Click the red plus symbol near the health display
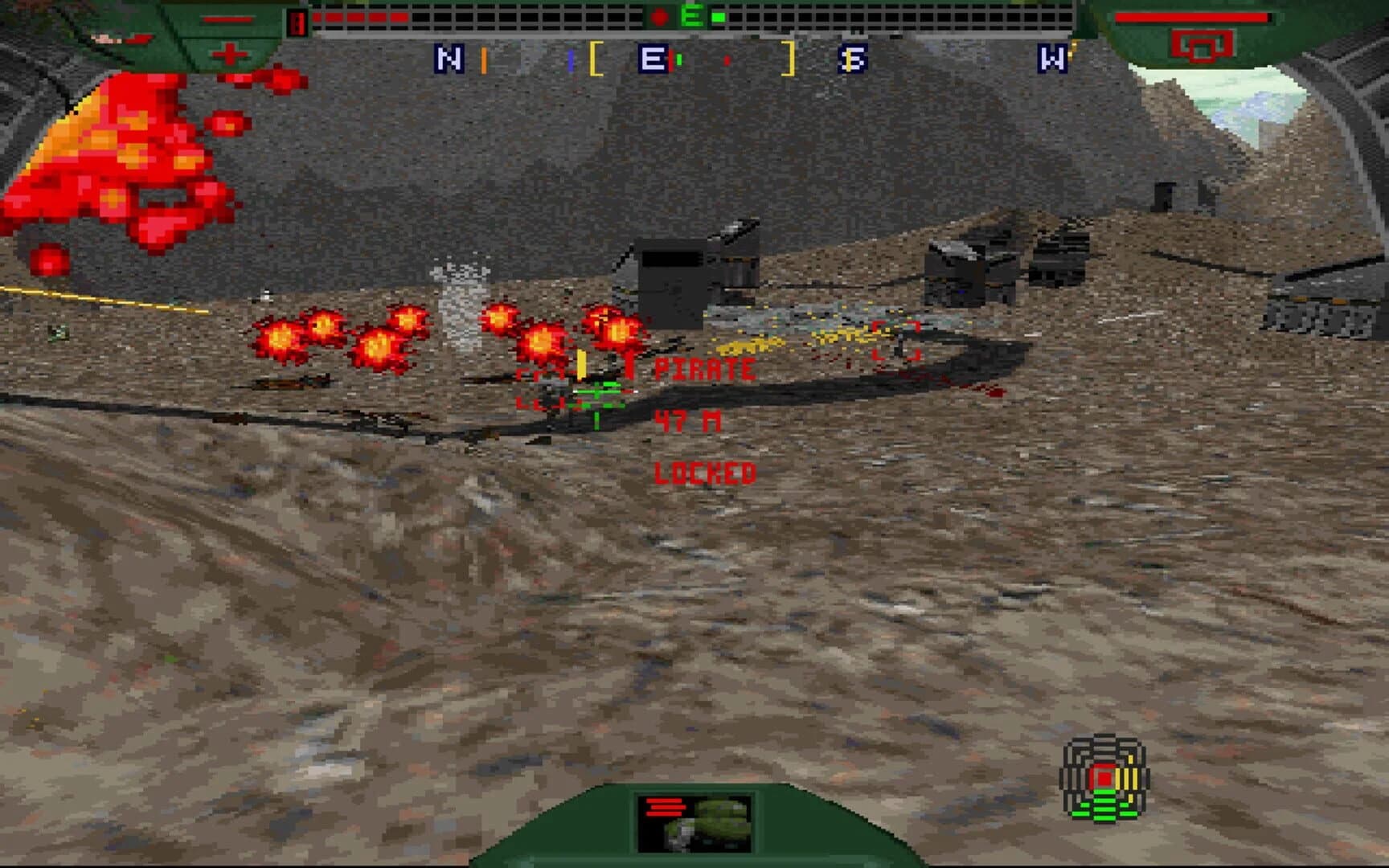This screenshot has height=868, width=1389. tap(229, 54)
